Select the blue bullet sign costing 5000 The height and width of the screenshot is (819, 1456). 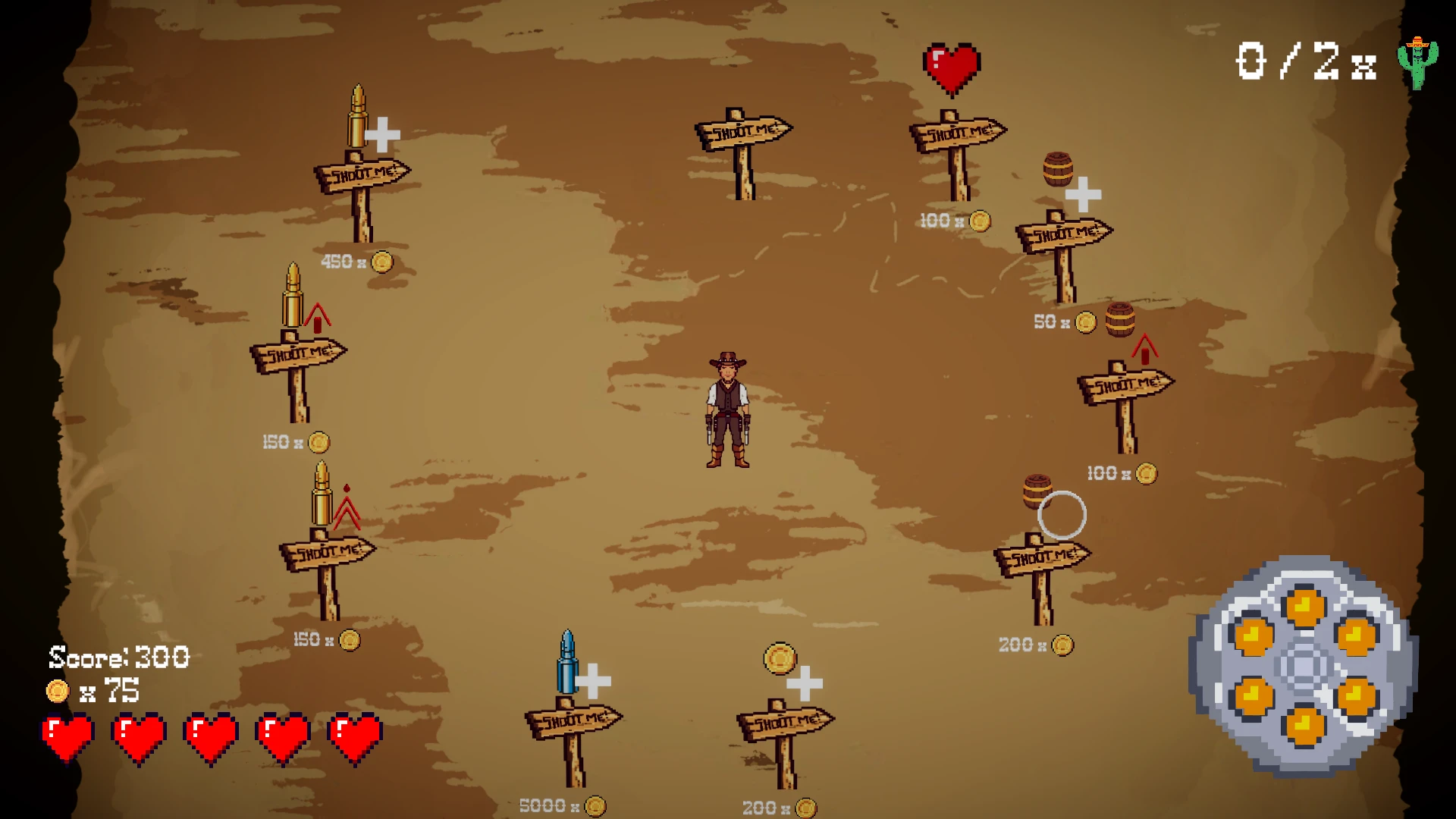click(x=573, y=719)
